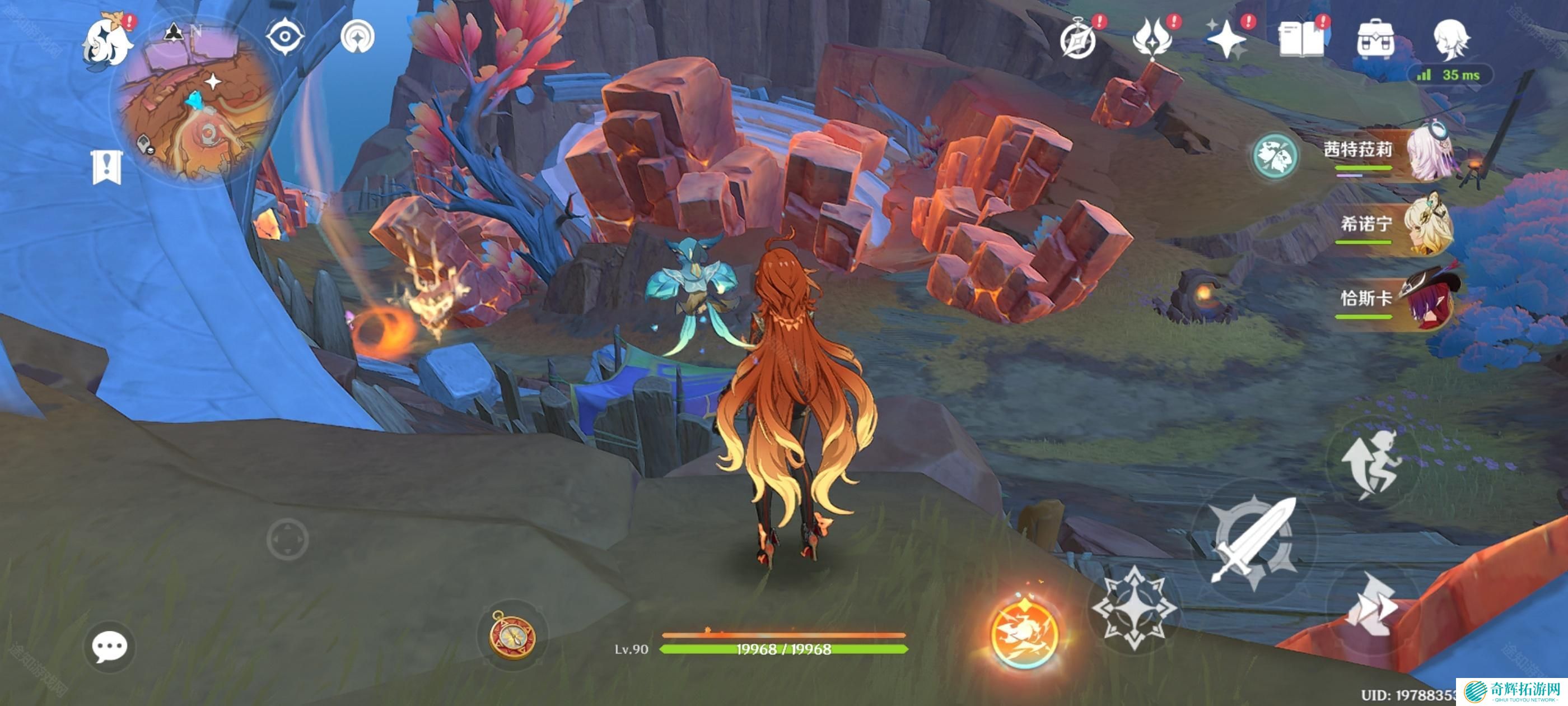Open the character profile head icon

tap(1450, 40)
